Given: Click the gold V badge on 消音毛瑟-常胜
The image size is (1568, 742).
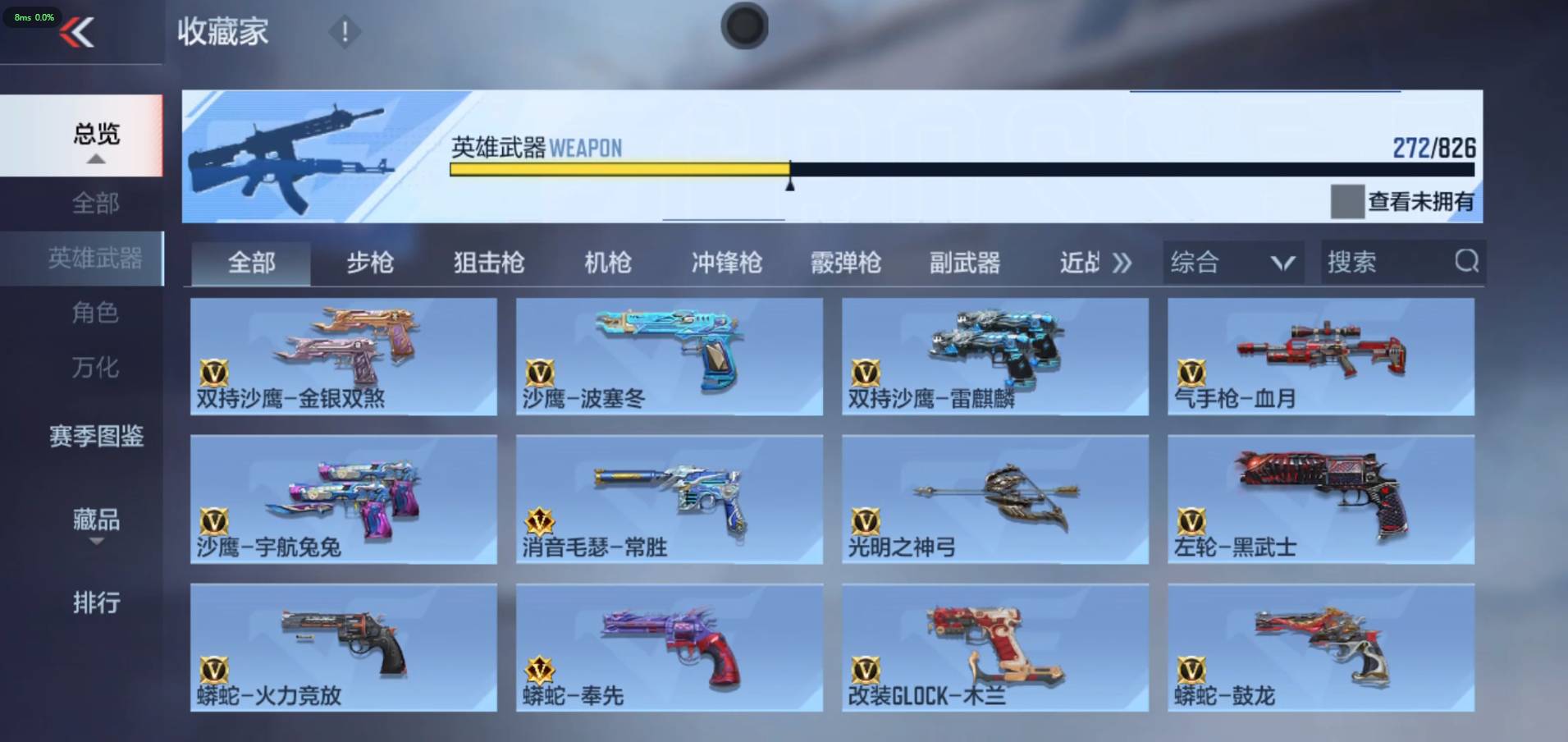Looking at the screenshot, I should click(x=542, y=520).
